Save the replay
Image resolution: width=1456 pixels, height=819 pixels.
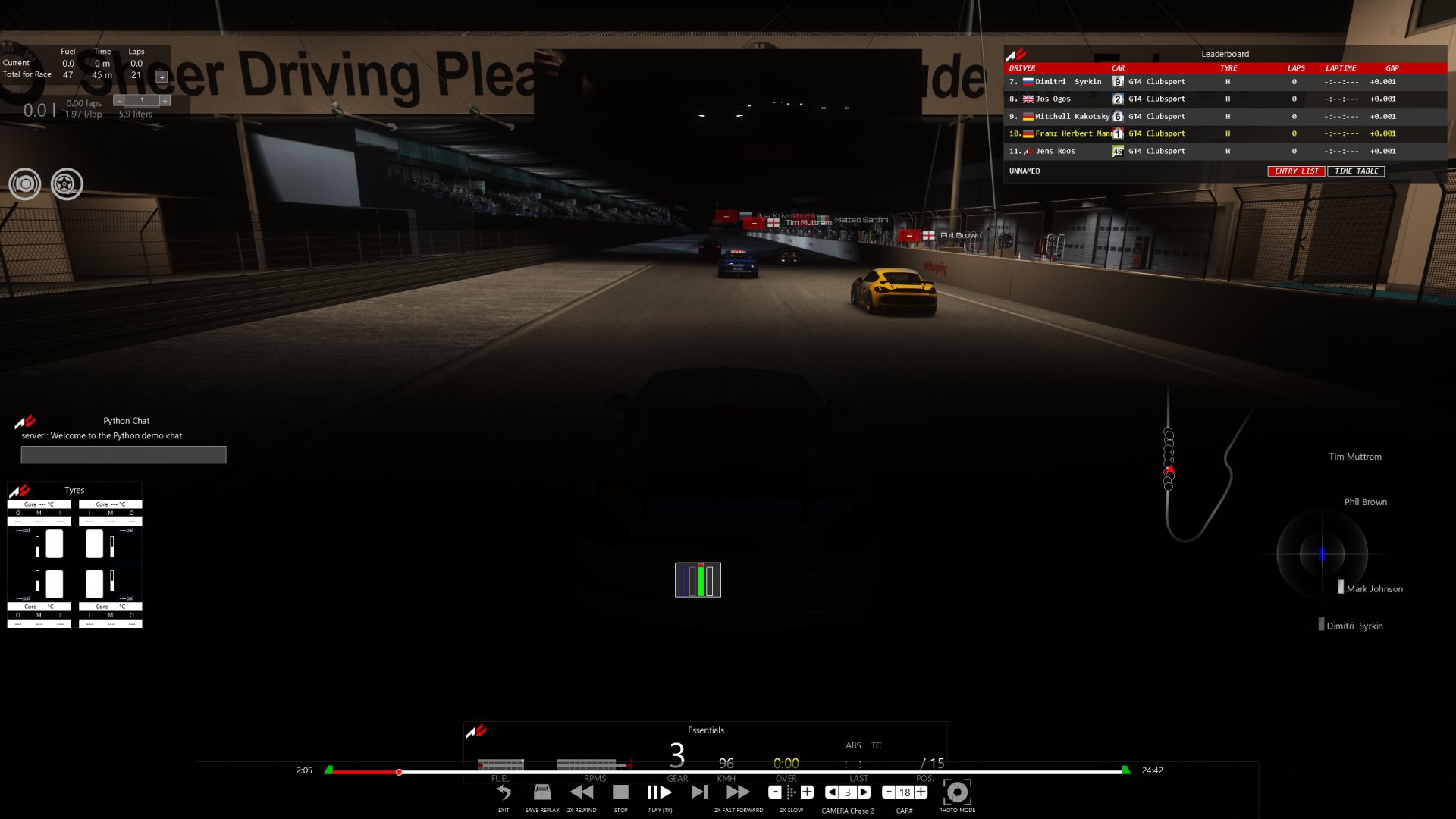pyautogui.click(x=542, y=792)
